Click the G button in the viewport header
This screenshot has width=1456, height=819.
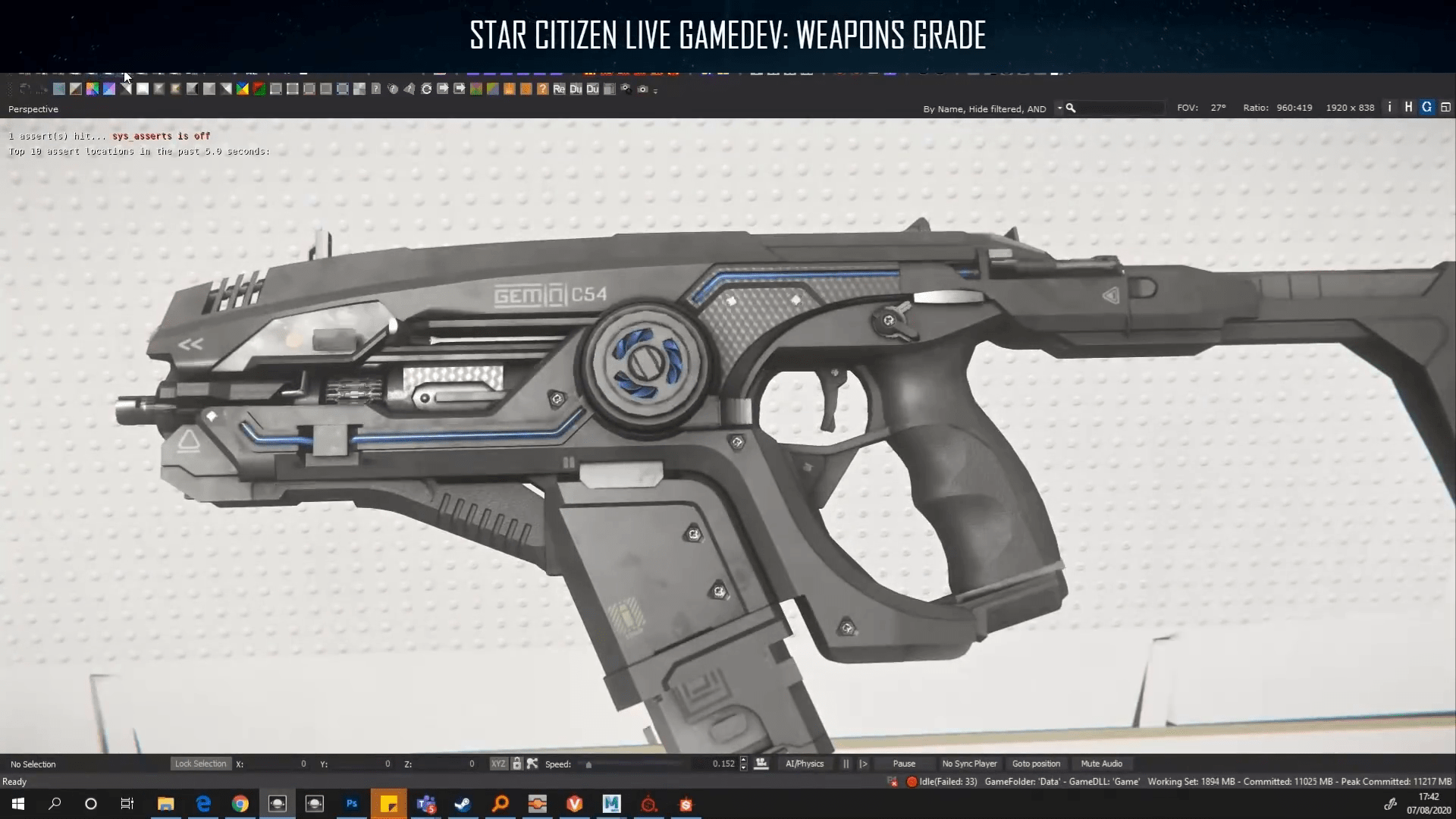[x=1426, y=107]
